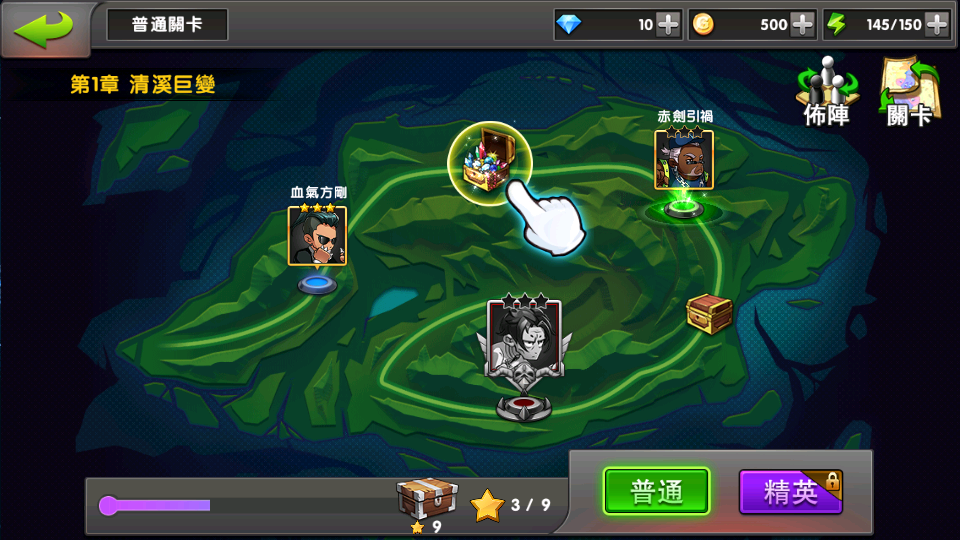
Task: Select the locked grey boss stage
Action: click(x=524, y=340)
